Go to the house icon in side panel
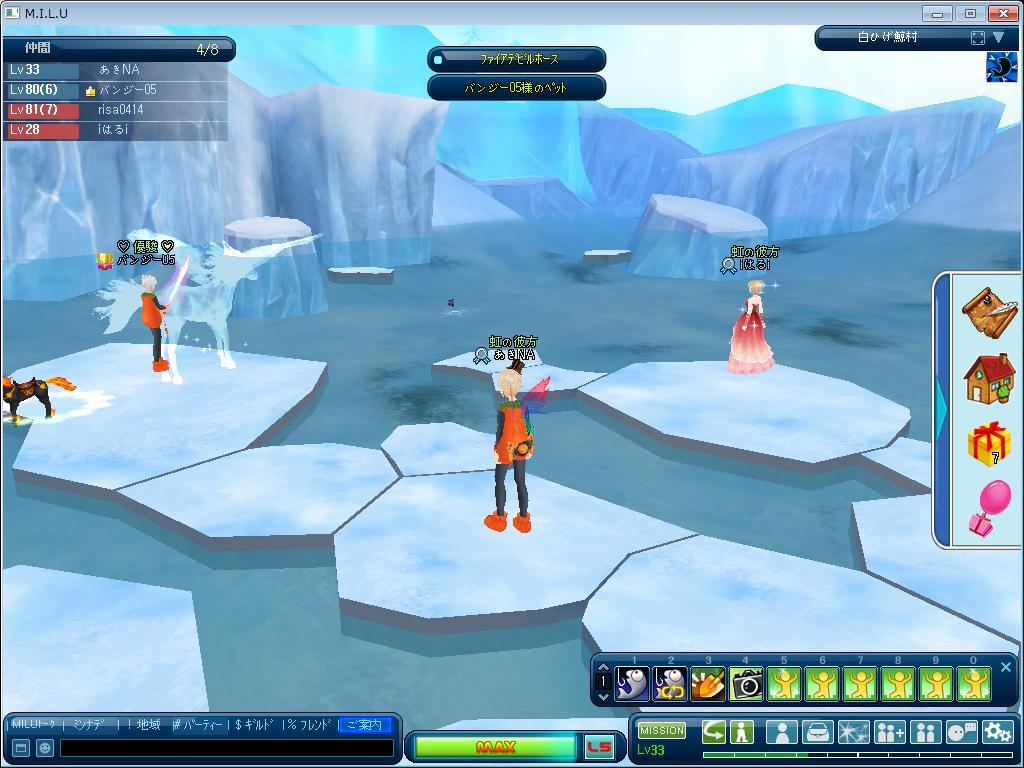Viewport: 1024px width, 768px height. (988, 379)
